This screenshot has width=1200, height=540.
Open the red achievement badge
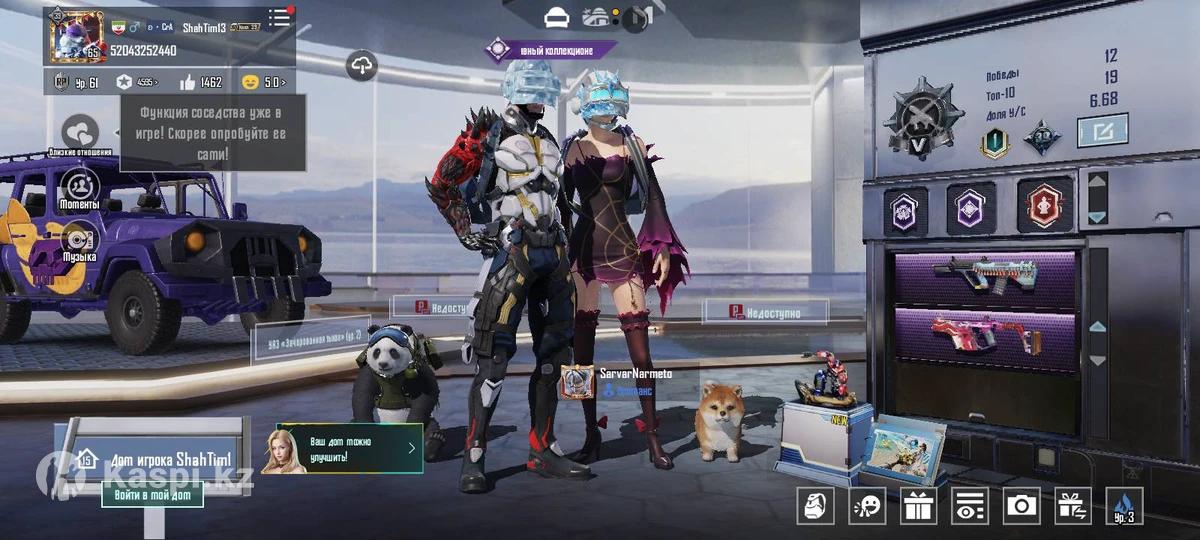(x=1045, y=205)
